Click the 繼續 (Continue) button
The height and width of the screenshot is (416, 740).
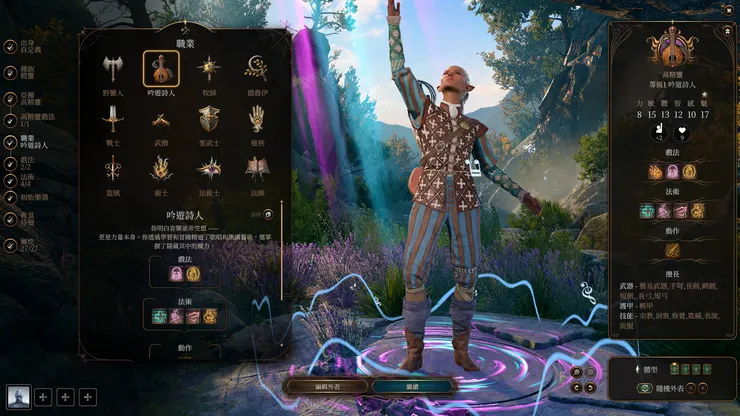tap(410, 385)
